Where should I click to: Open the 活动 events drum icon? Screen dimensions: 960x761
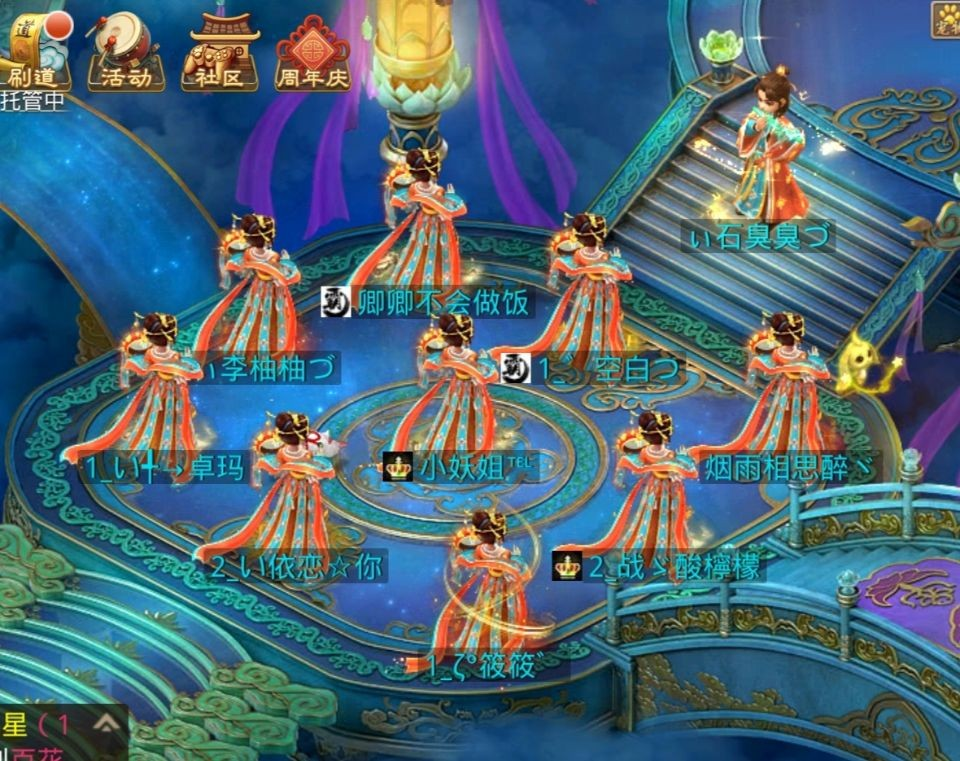point(126,50)
